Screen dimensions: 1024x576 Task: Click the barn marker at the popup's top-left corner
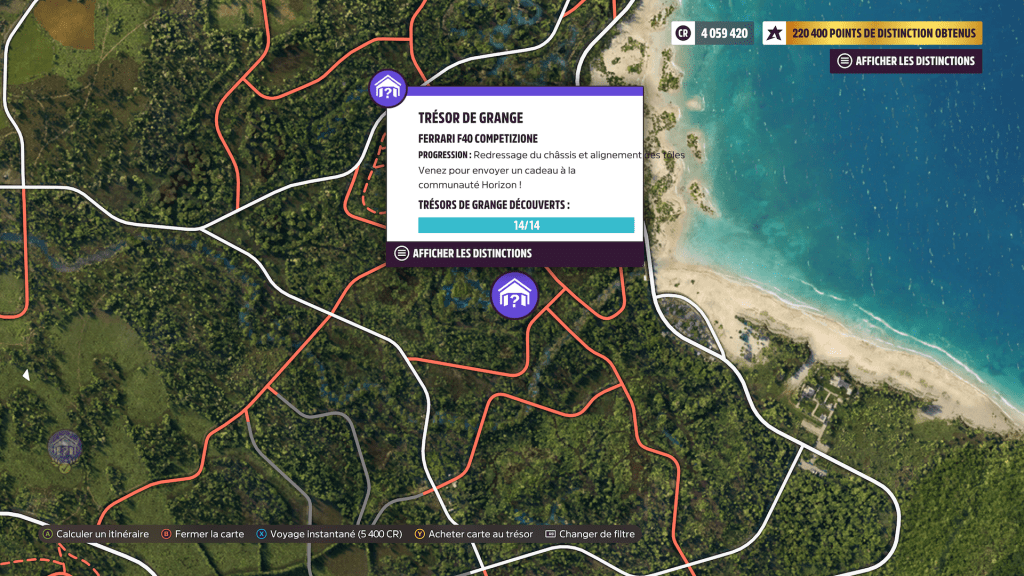tap(387, 88)
